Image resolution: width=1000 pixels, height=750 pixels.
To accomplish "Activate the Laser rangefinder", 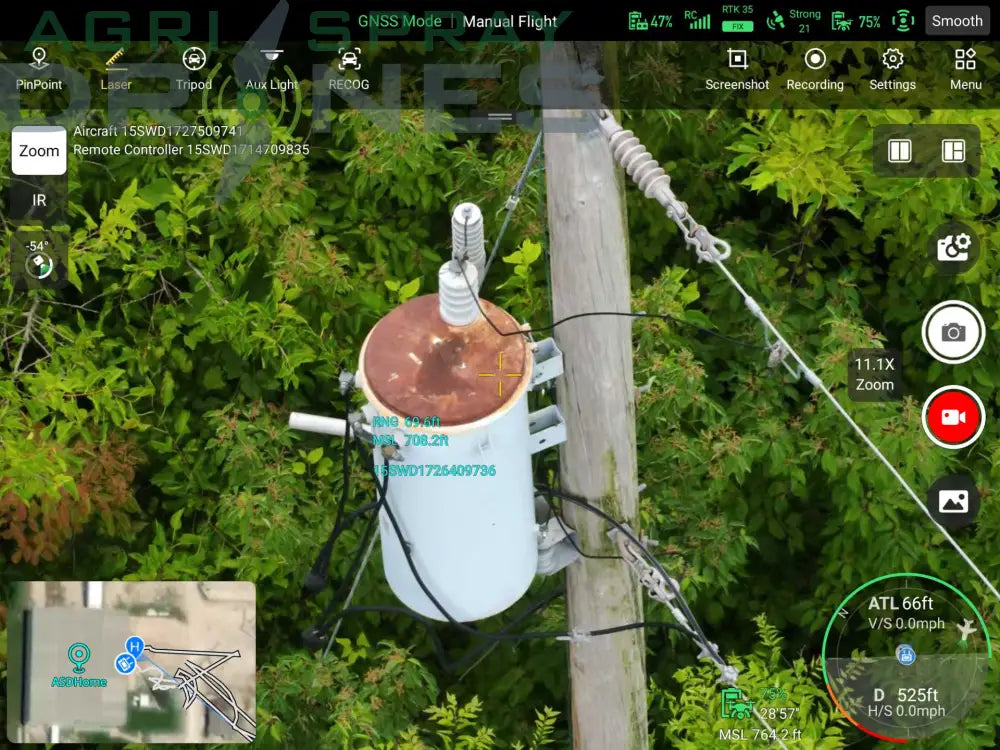I will click(116, 68).
